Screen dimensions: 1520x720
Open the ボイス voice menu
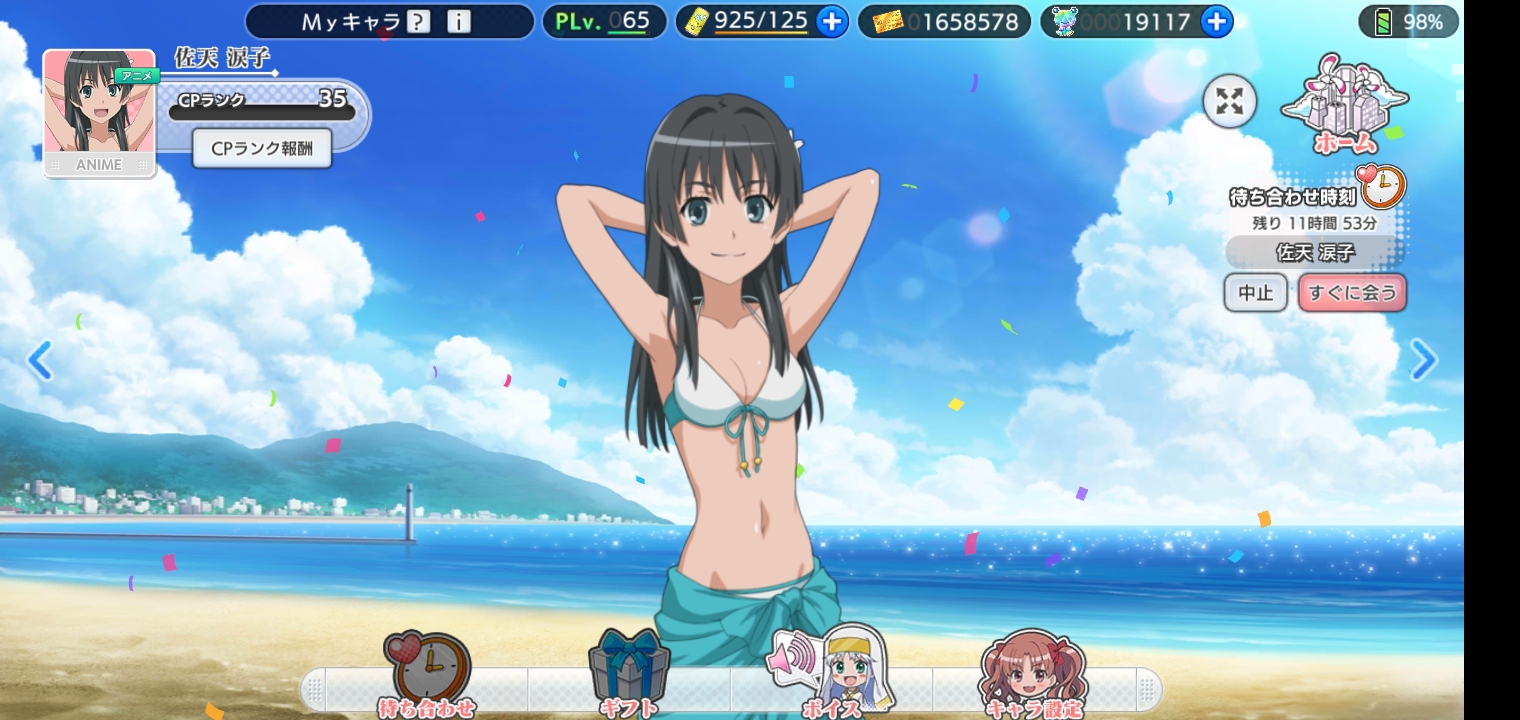[832, 675]
